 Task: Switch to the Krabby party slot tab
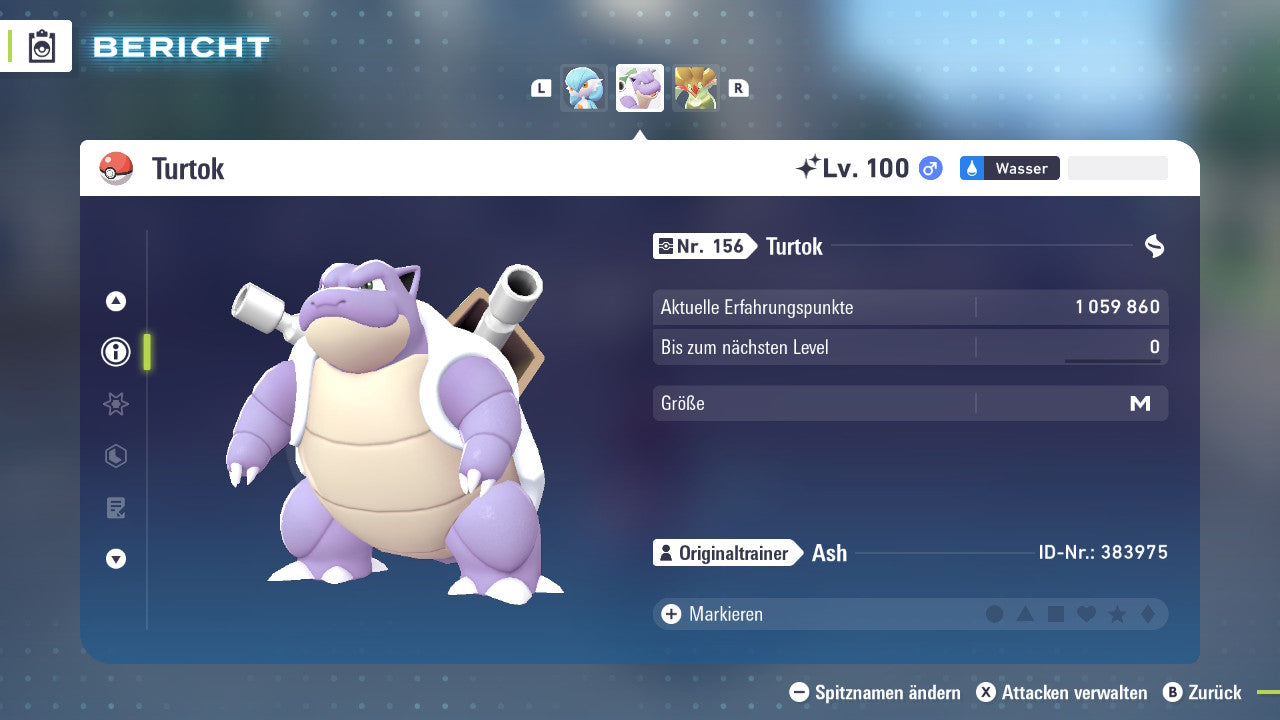(584, 88)
